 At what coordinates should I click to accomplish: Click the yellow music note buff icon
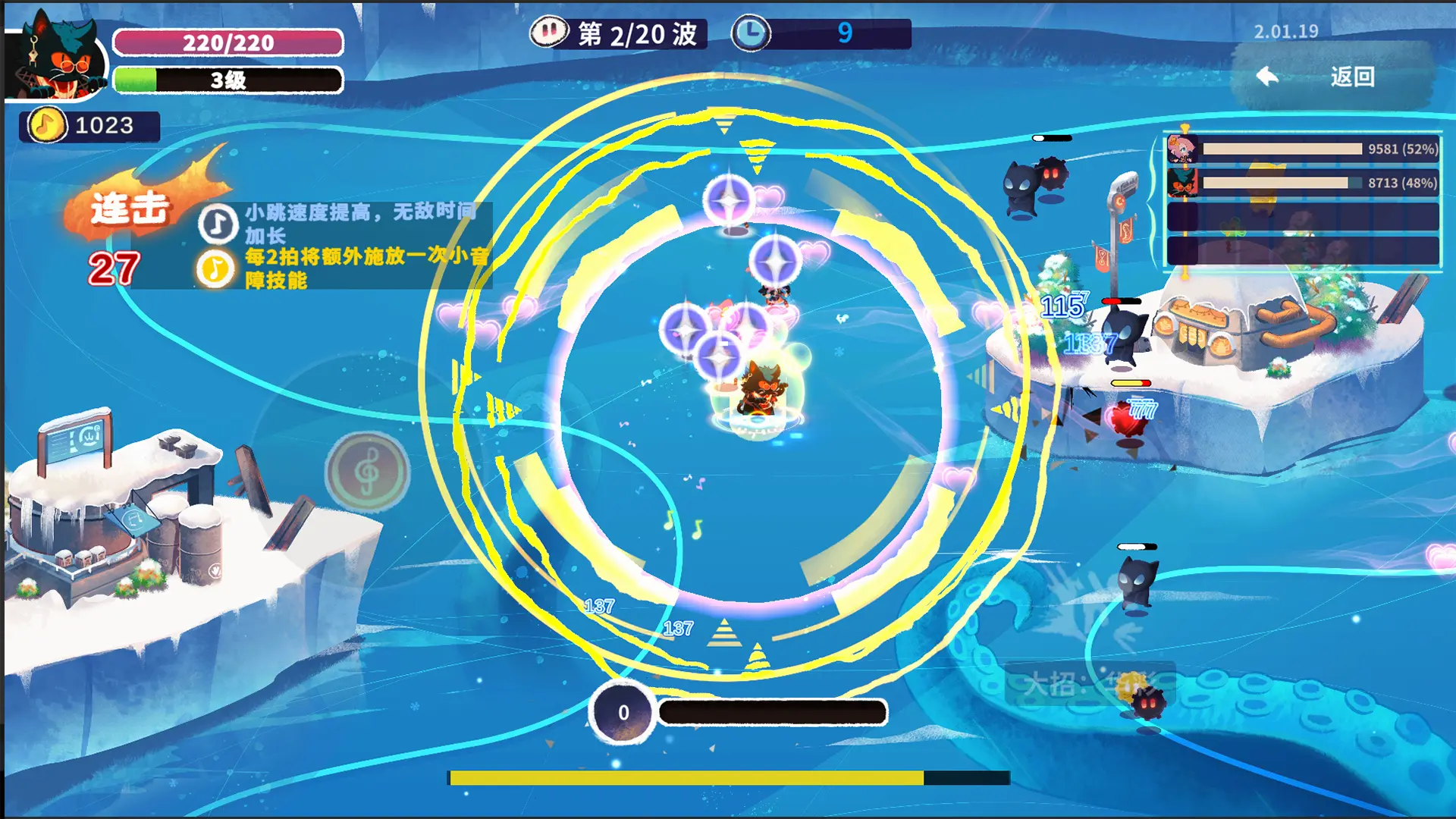[x=215, y=268]
